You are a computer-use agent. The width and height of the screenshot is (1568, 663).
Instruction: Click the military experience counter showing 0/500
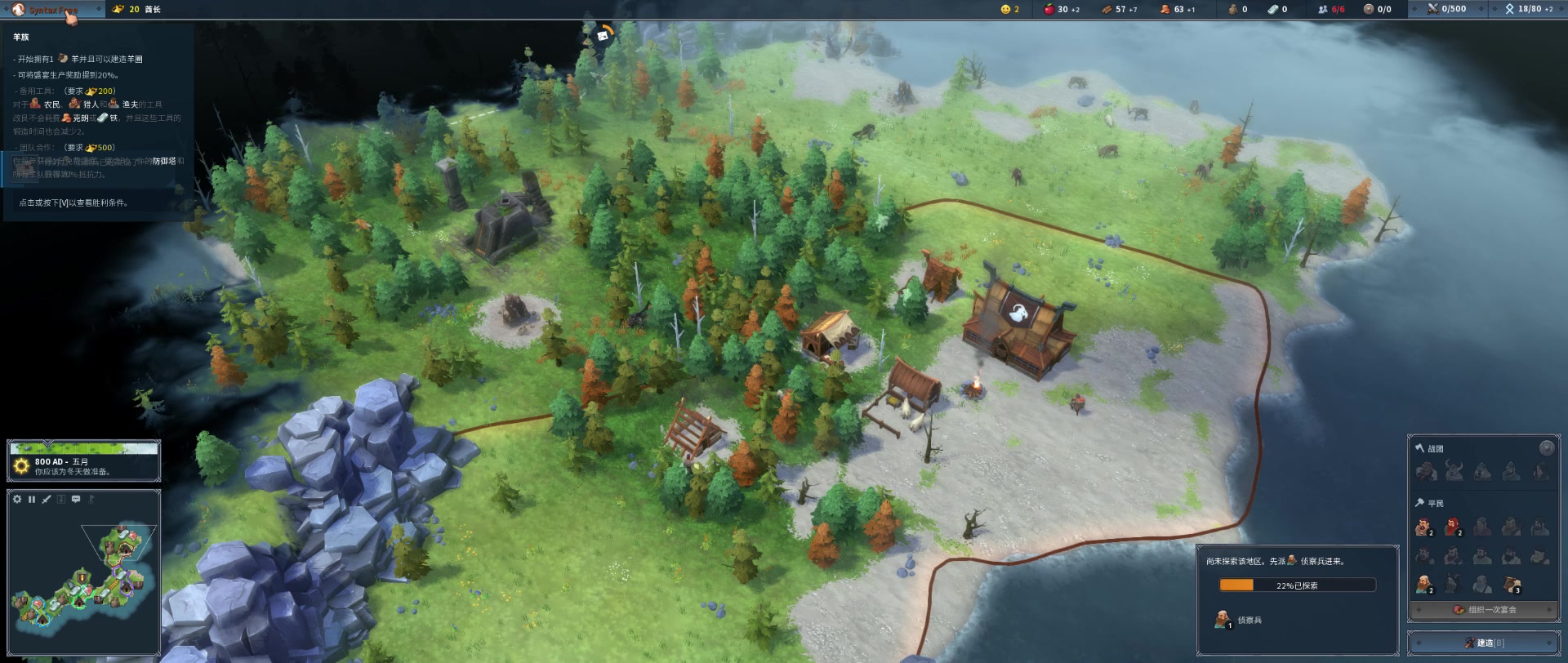tap(1447, 9)
